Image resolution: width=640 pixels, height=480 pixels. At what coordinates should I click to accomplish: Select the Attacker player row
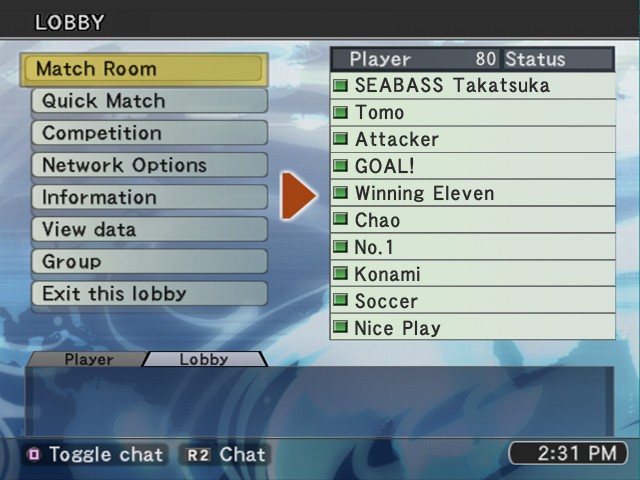click(x=472, y=140)
